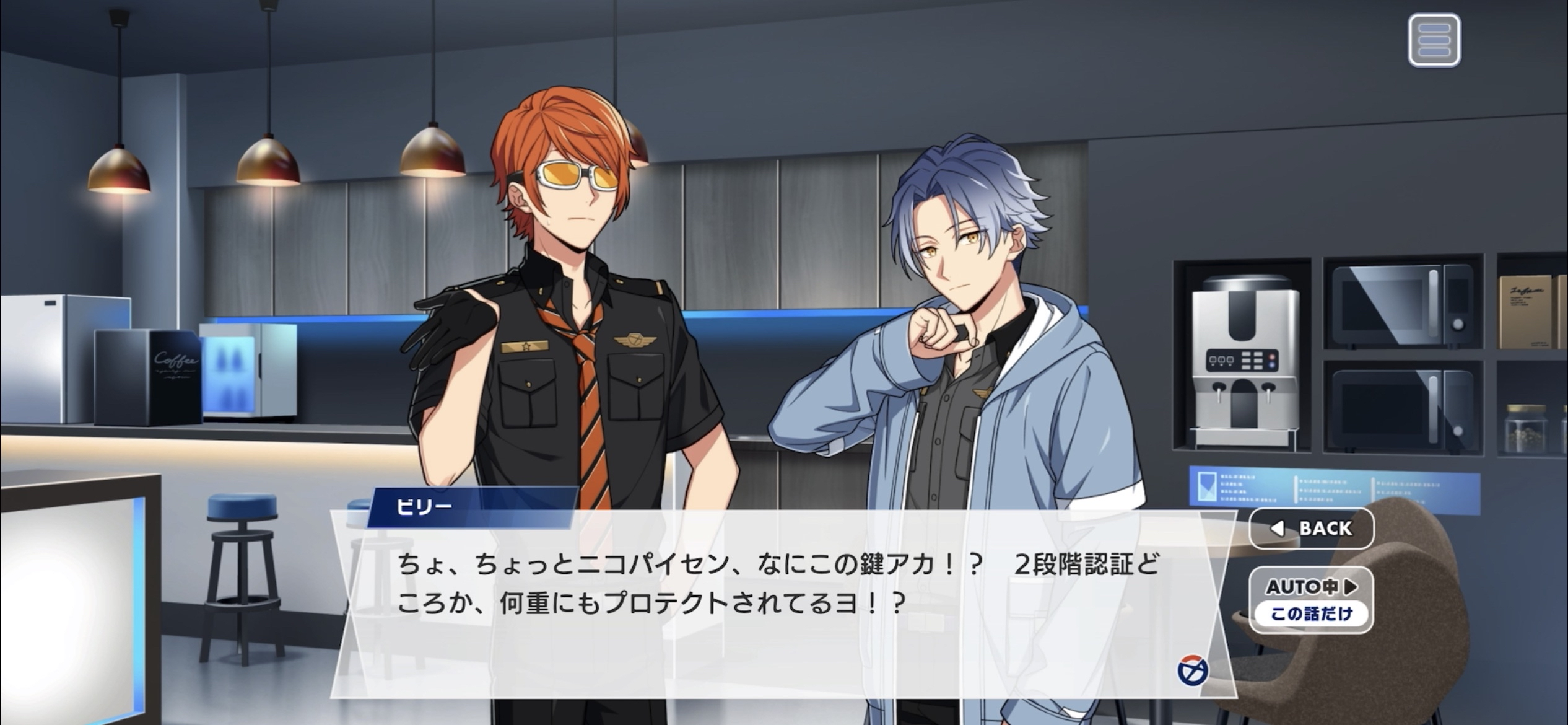The width and height of the screenshot is (1568, 725).
Task: Open the hamburger menu icon
Action: point(1434,40)
